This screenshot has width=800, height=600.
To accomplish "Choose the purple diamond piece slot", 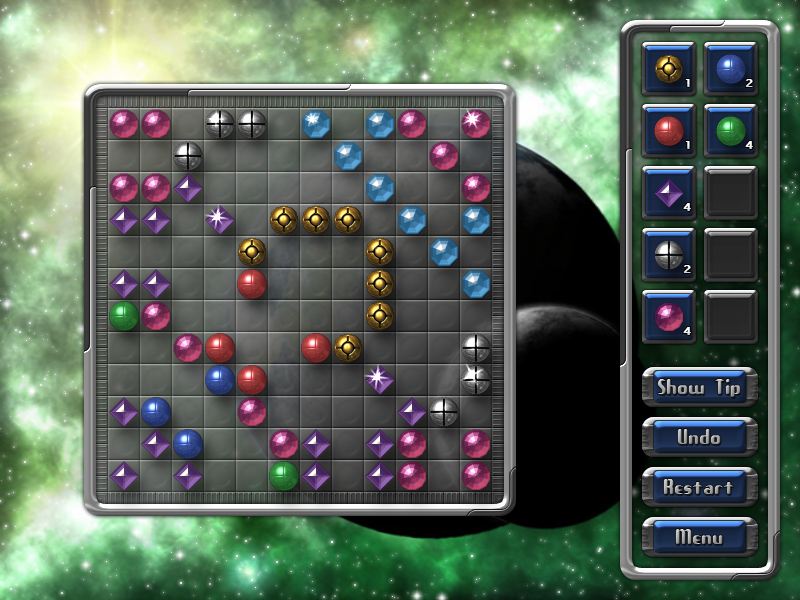I will tap(669, 193).
